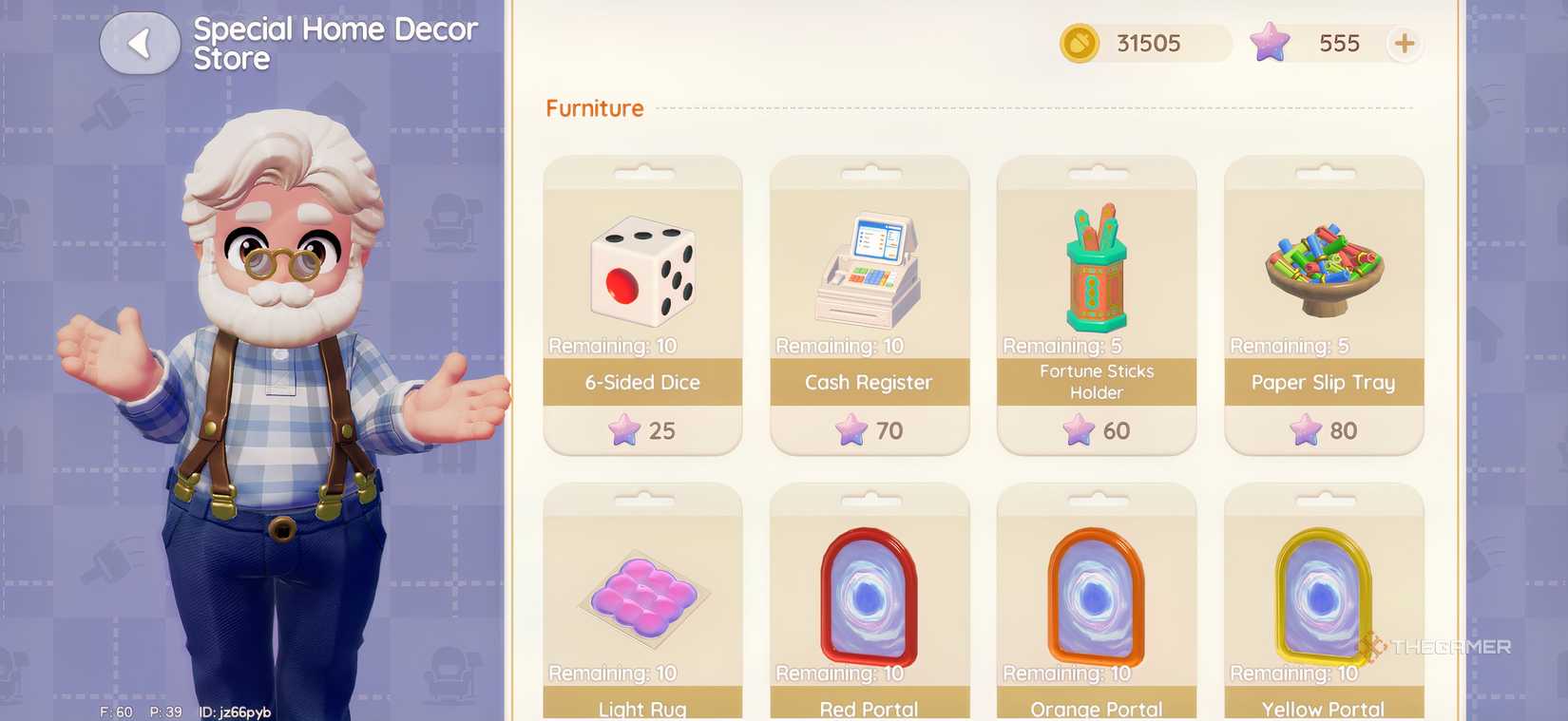
Task: Open the Furniture section header
Action: tap(594, 108)
